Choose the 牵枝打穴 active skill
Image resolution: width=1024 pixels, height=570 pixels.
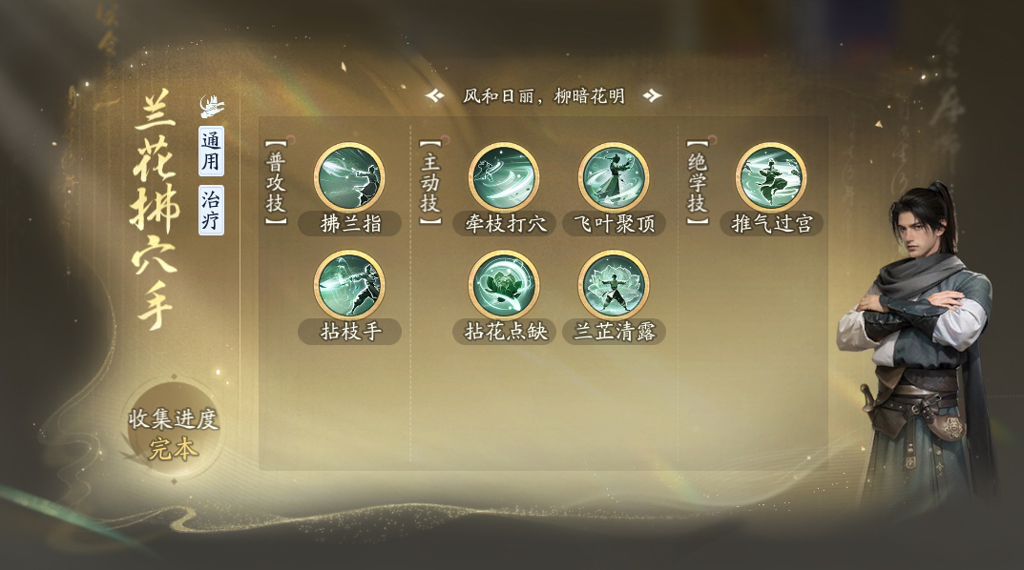[x=504, y=177]
